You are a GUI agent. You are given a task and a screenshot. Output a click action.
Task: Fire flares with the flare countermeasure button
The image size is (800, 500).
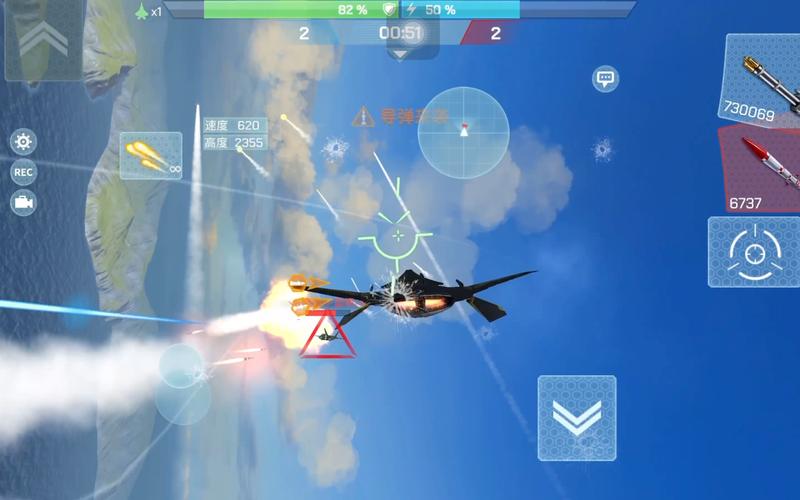150,156
